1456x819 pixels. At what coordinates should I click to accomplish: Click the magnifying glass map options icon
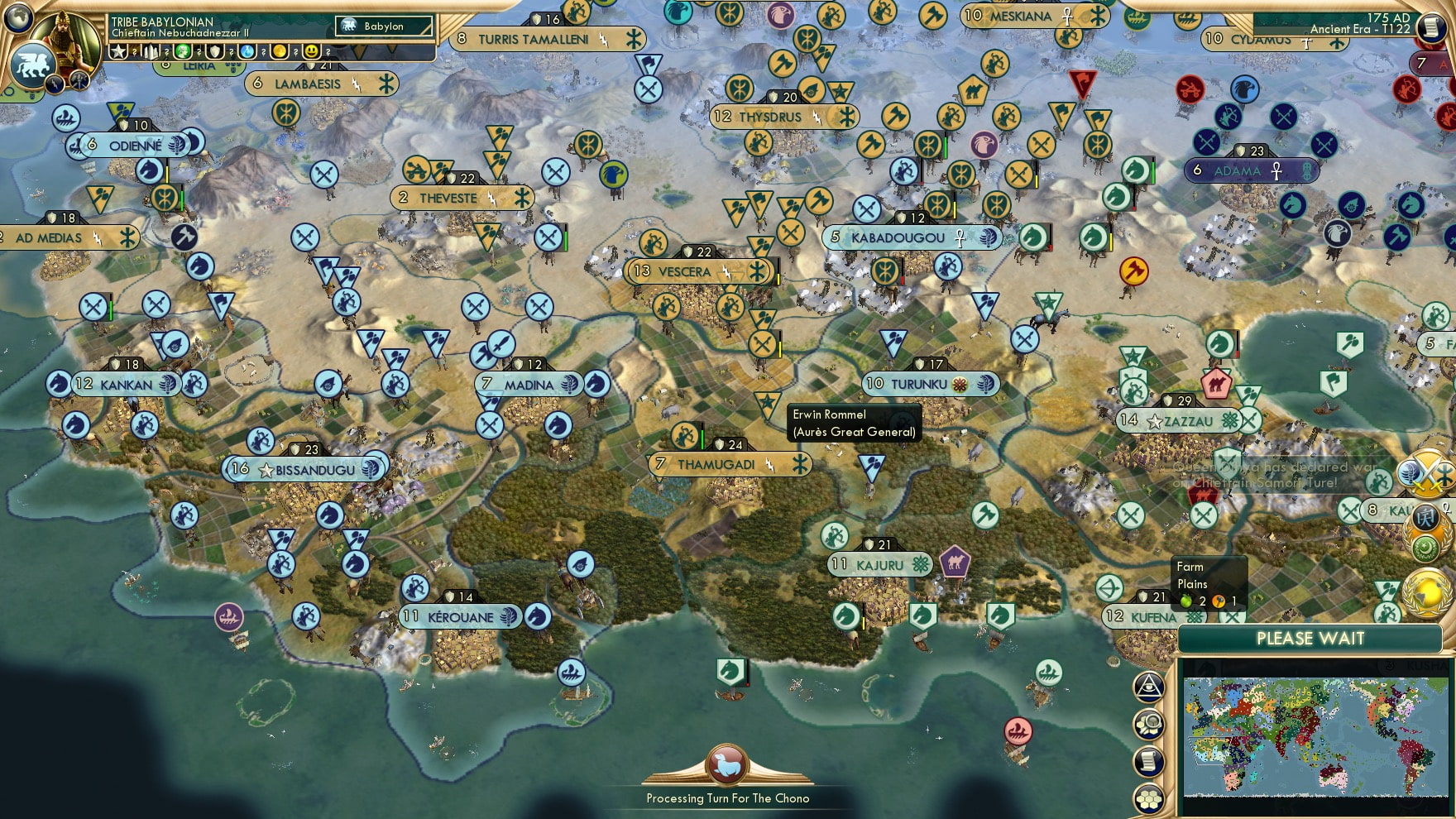1149,725
